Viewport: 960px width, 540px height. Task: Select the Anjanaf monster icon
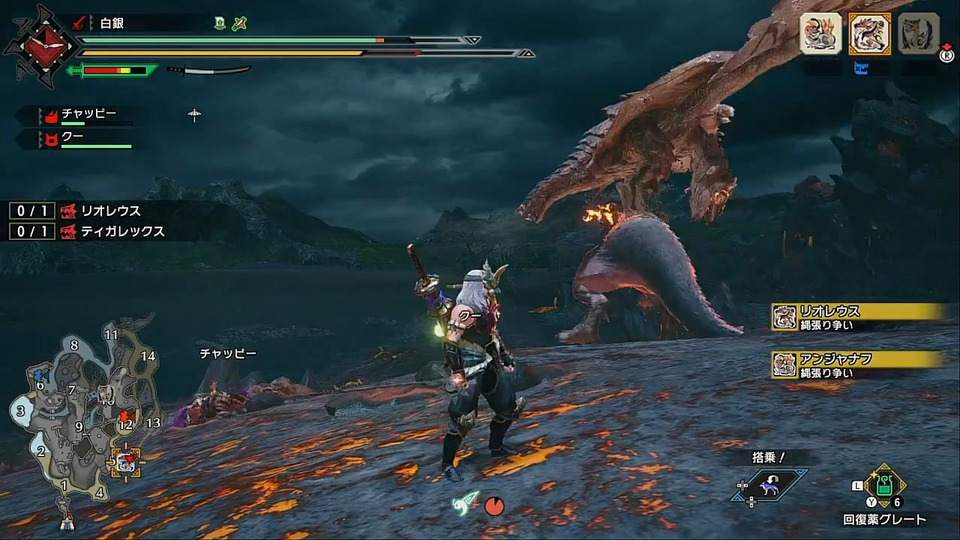click(820, 34)
